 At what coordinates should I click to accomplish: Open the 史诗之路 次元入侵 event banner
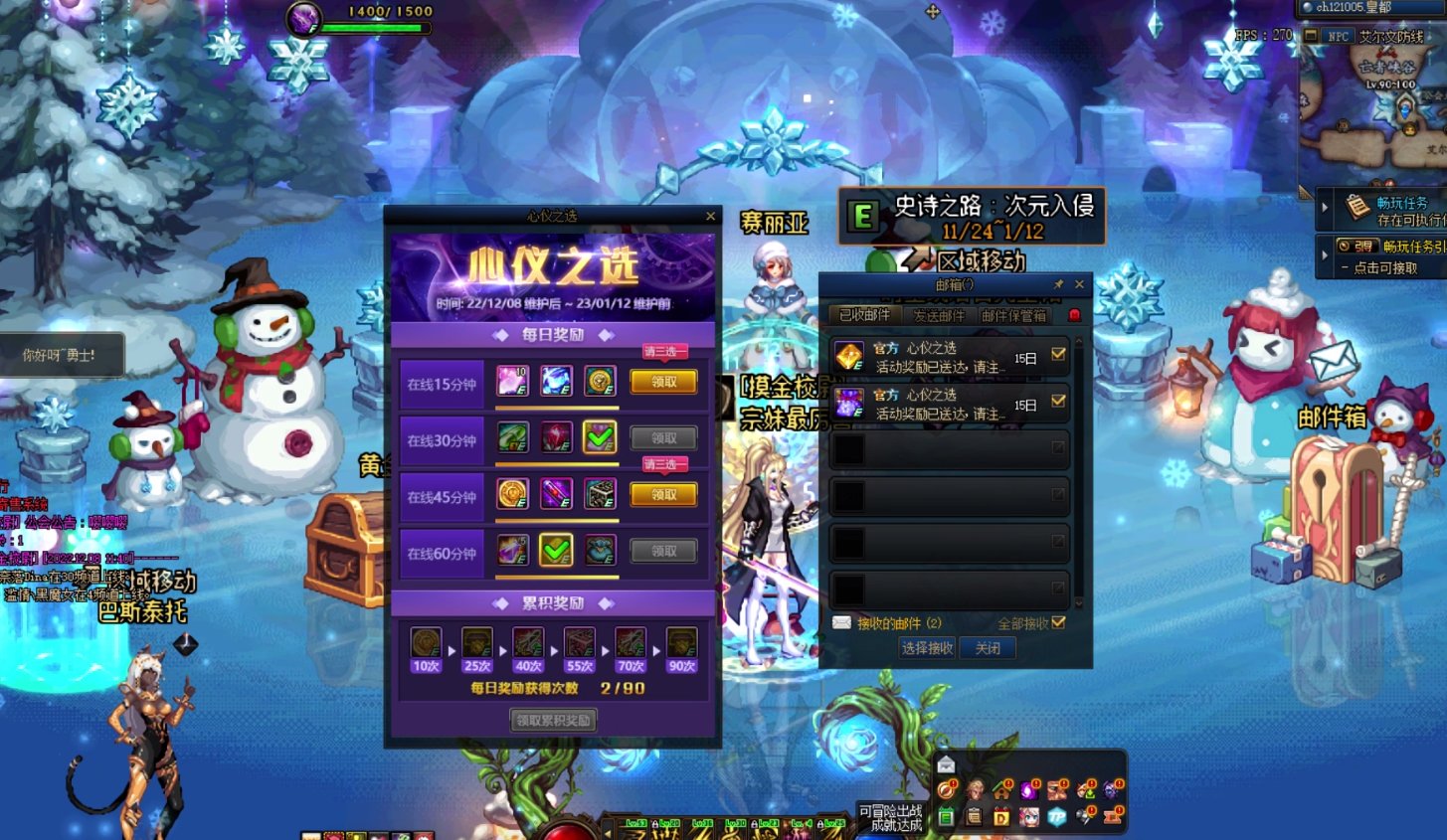972,216
